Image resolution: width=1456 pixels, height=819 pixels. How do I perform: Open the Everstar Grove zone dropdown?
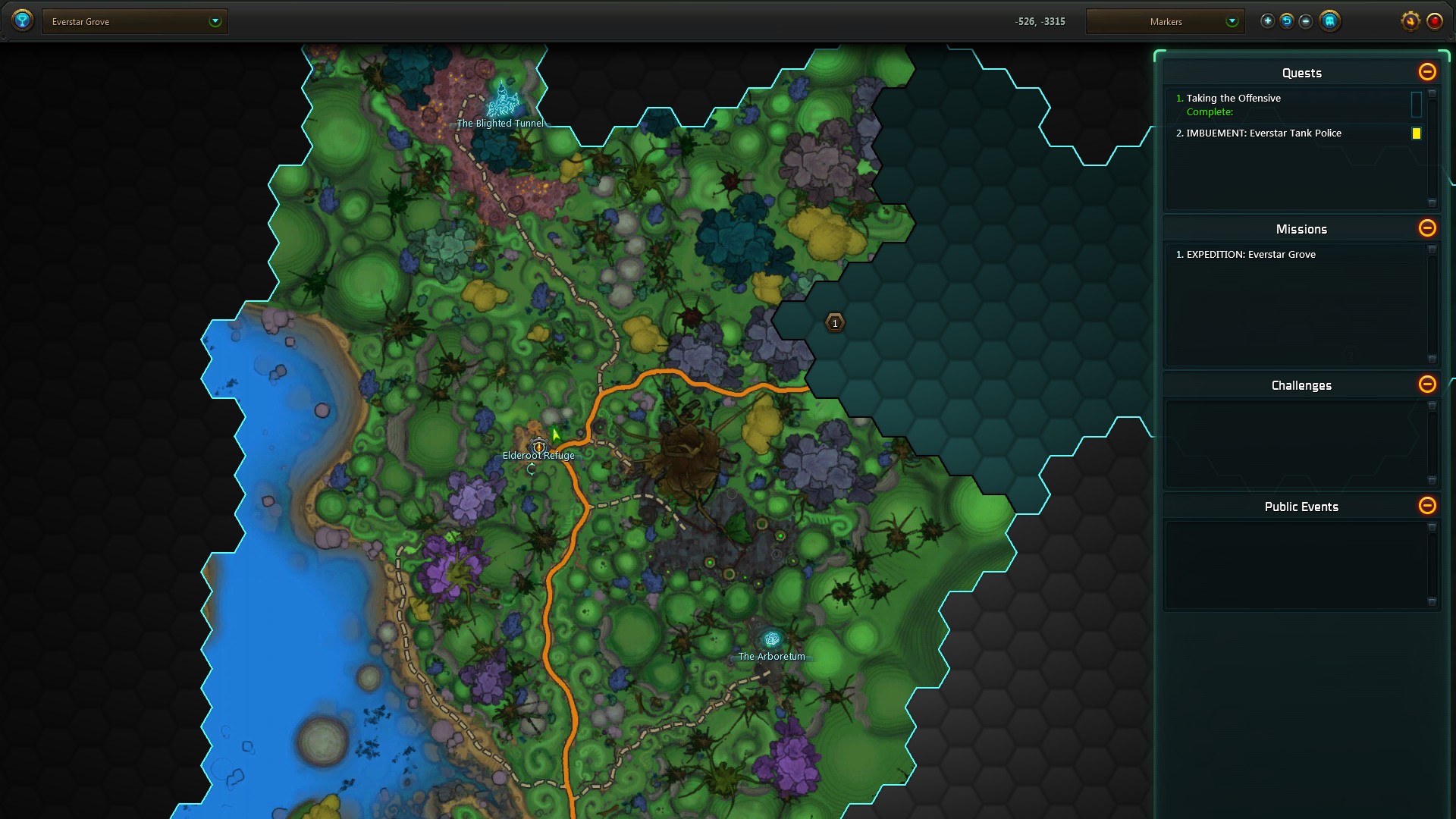click(134, 21)
